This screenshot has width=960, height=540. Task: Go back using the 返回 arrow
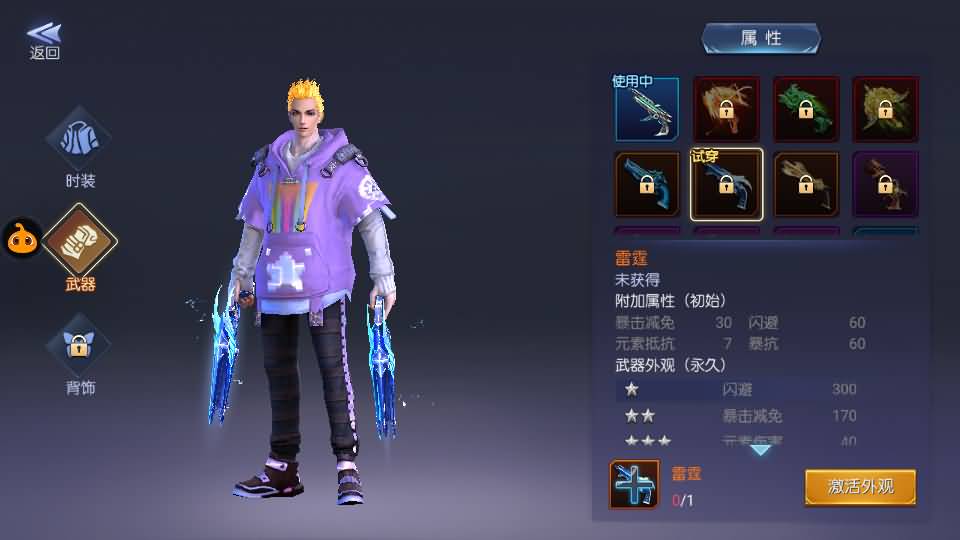point(44,40)
